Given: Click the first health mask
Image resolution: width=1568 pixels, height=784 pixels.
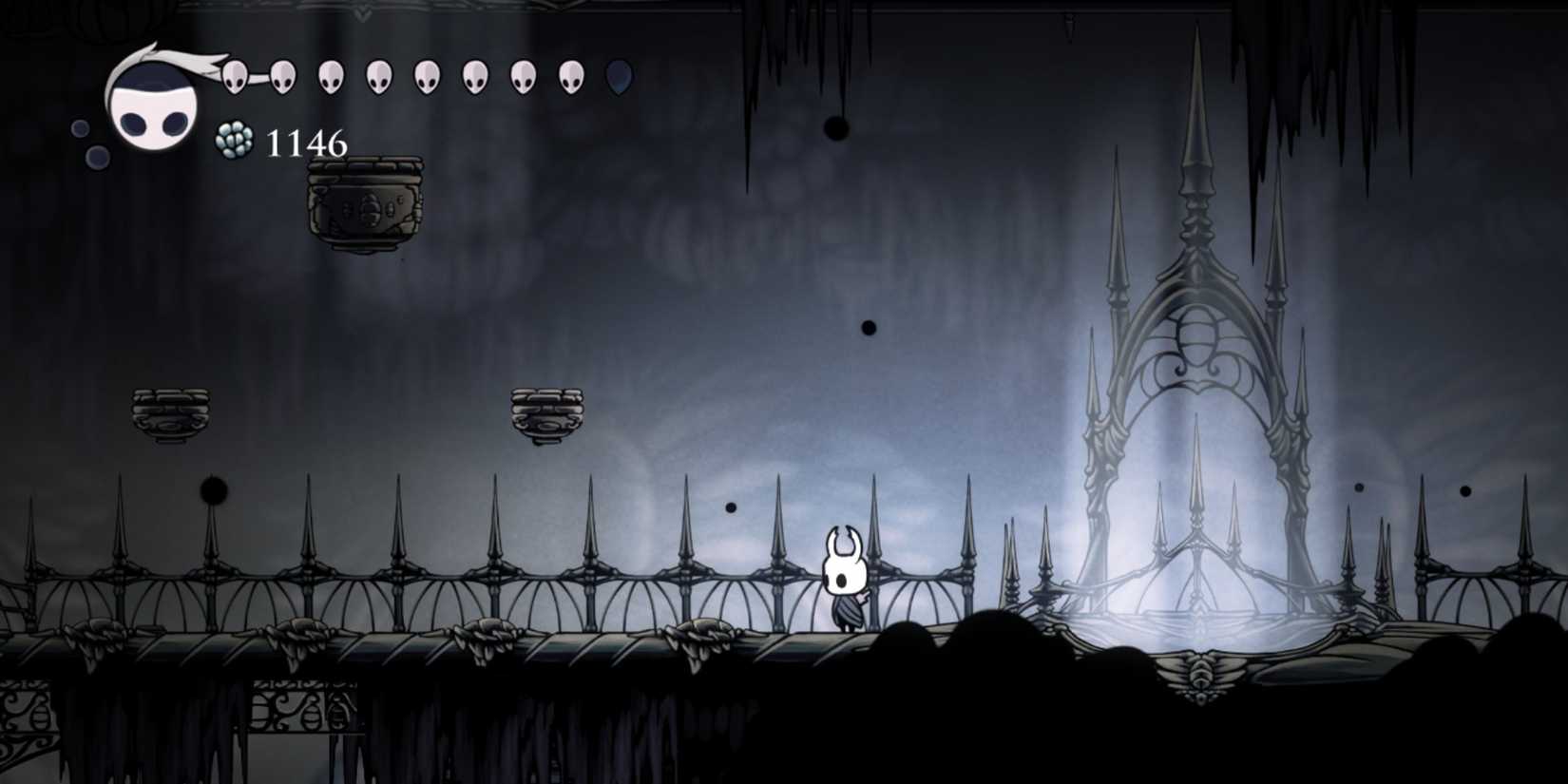Looking at the screenshot, I should [233, 74].
